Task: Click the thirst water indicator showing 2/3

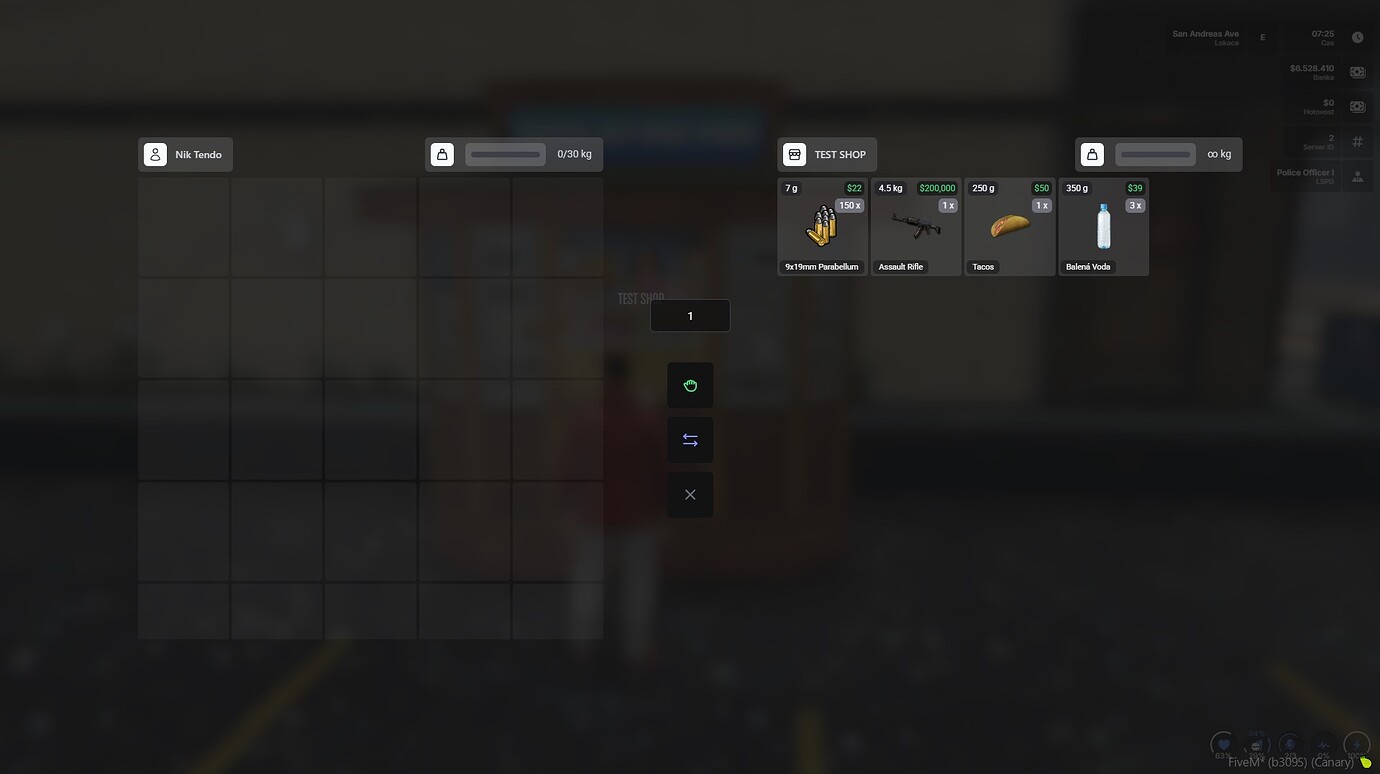Action: 1290,744
